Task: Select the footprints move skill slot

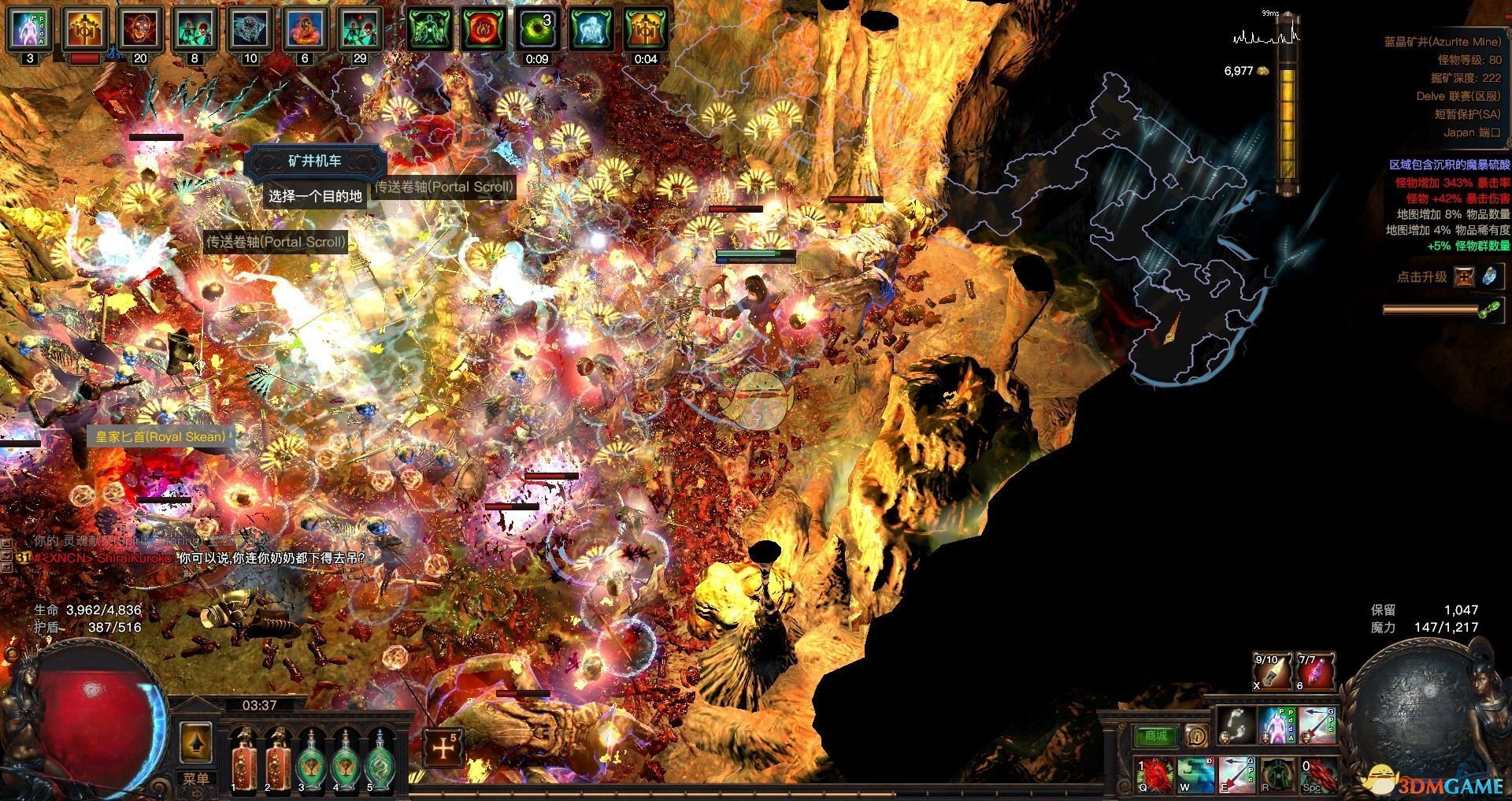Action: [1236, 725]
